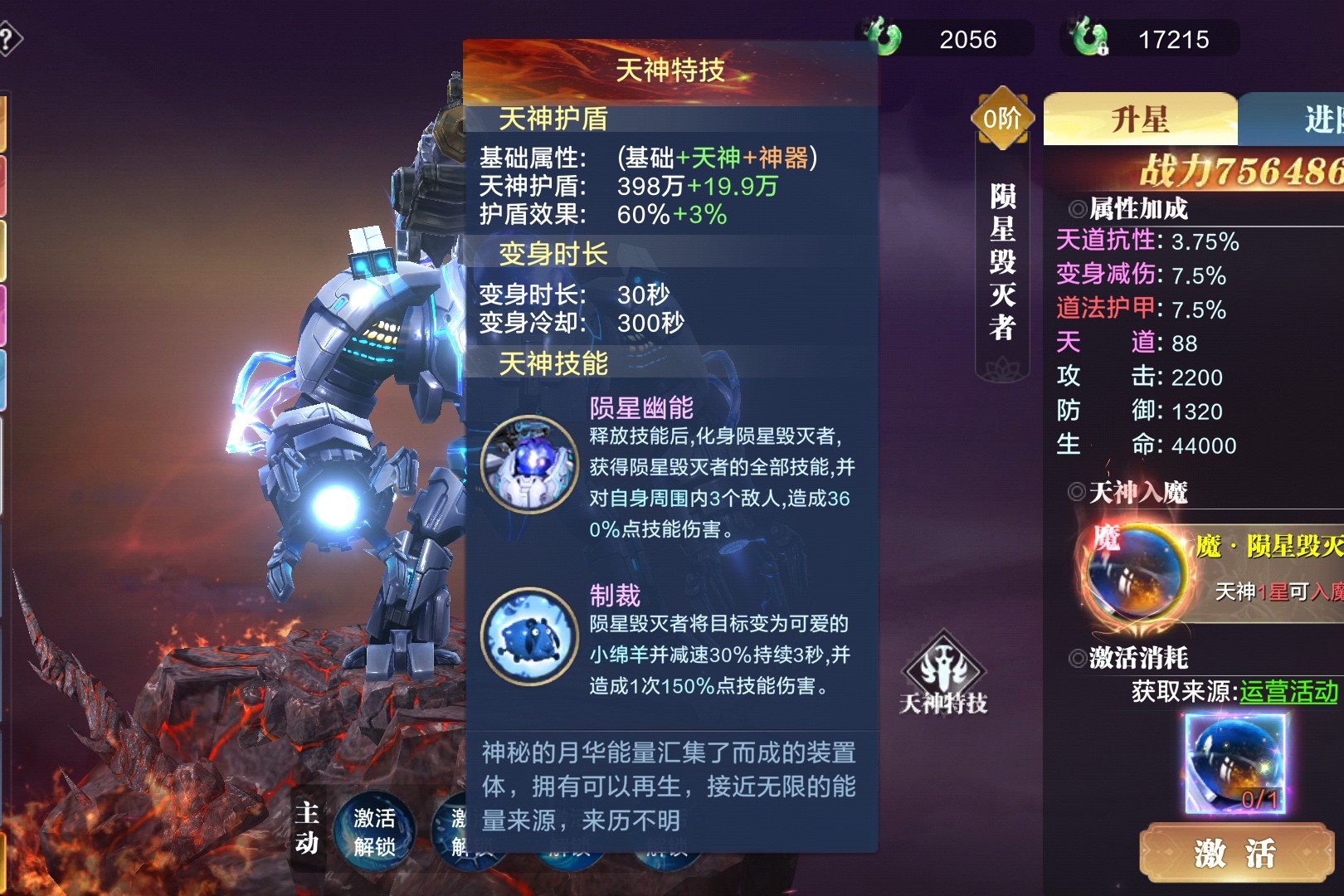Tap the 0阶 rank badge
Image resolution: width=1344 pixels, height=896 pixels.
pos(1002,119)
